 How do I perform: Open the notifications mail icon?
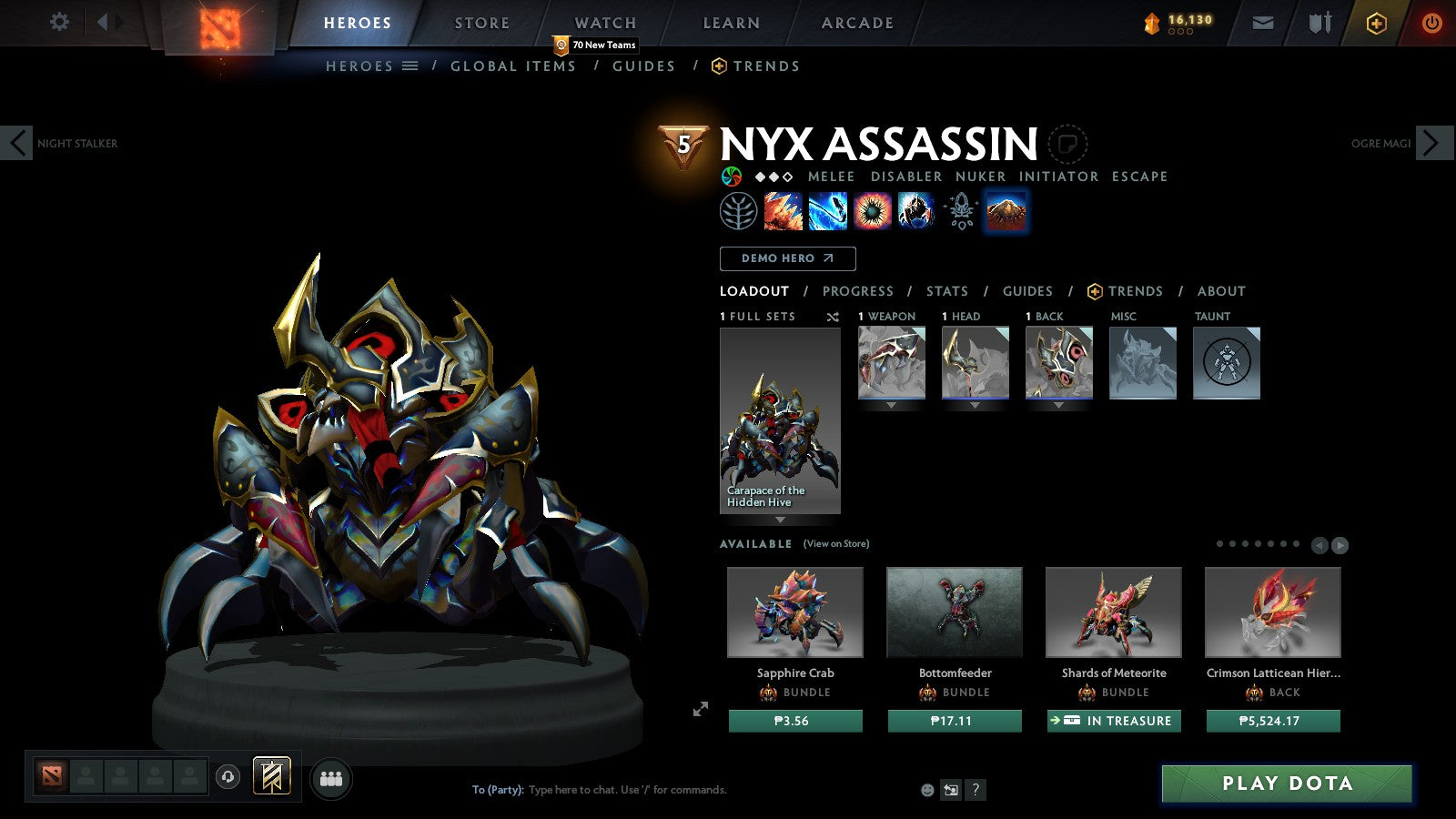1263,23
